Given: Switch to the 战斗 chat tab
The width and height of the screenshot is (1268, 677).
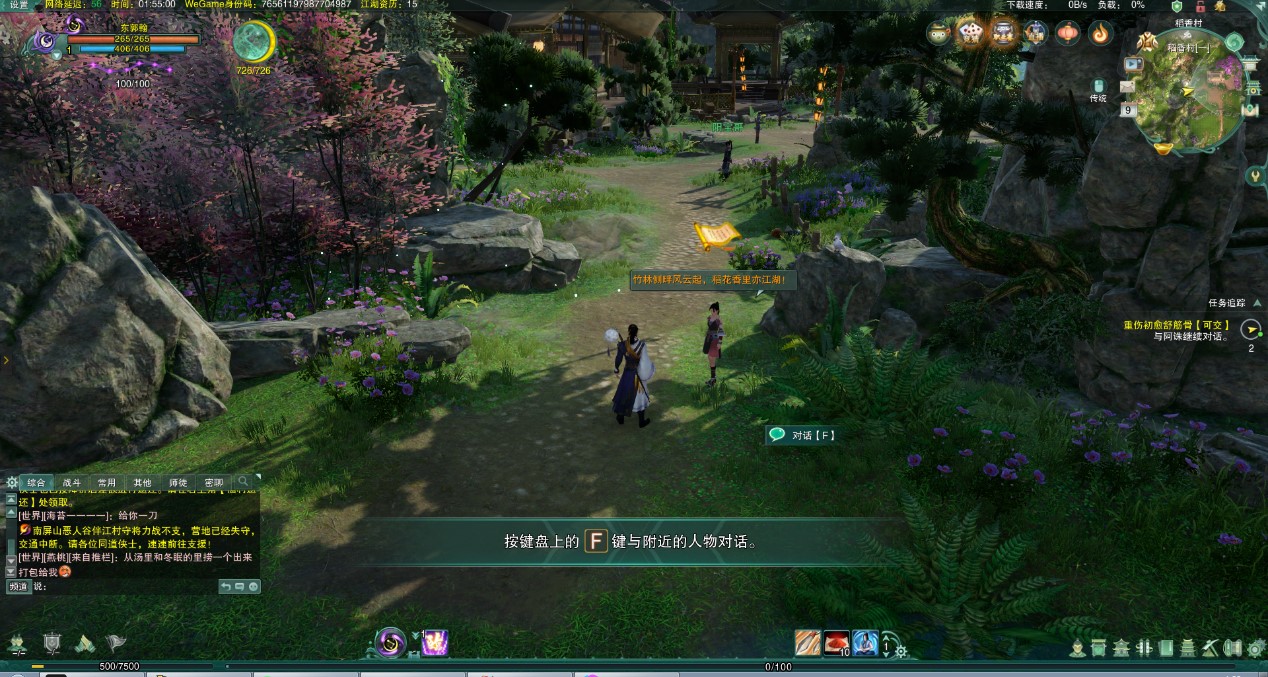Looking at the screenshot, I should (72, 482).
